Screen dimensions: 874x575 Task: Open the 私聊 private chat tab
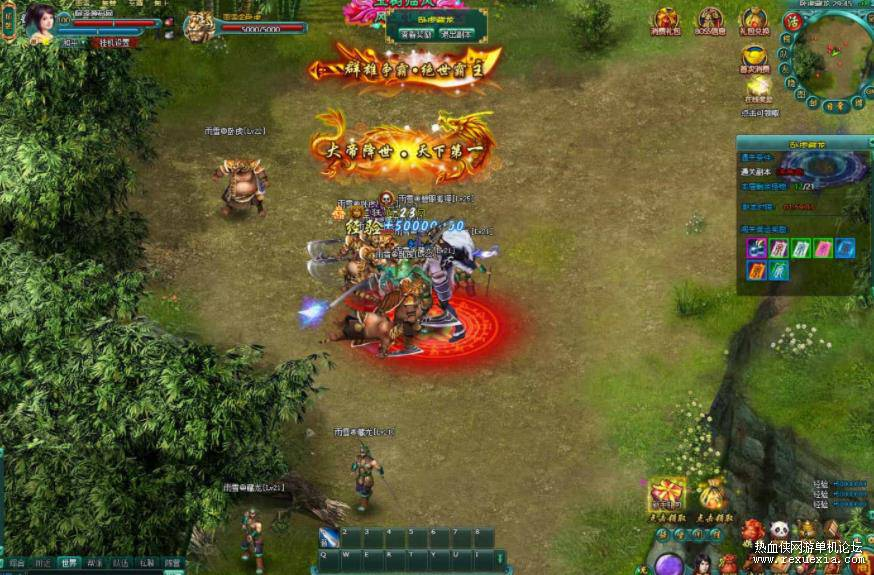[147, 563]
